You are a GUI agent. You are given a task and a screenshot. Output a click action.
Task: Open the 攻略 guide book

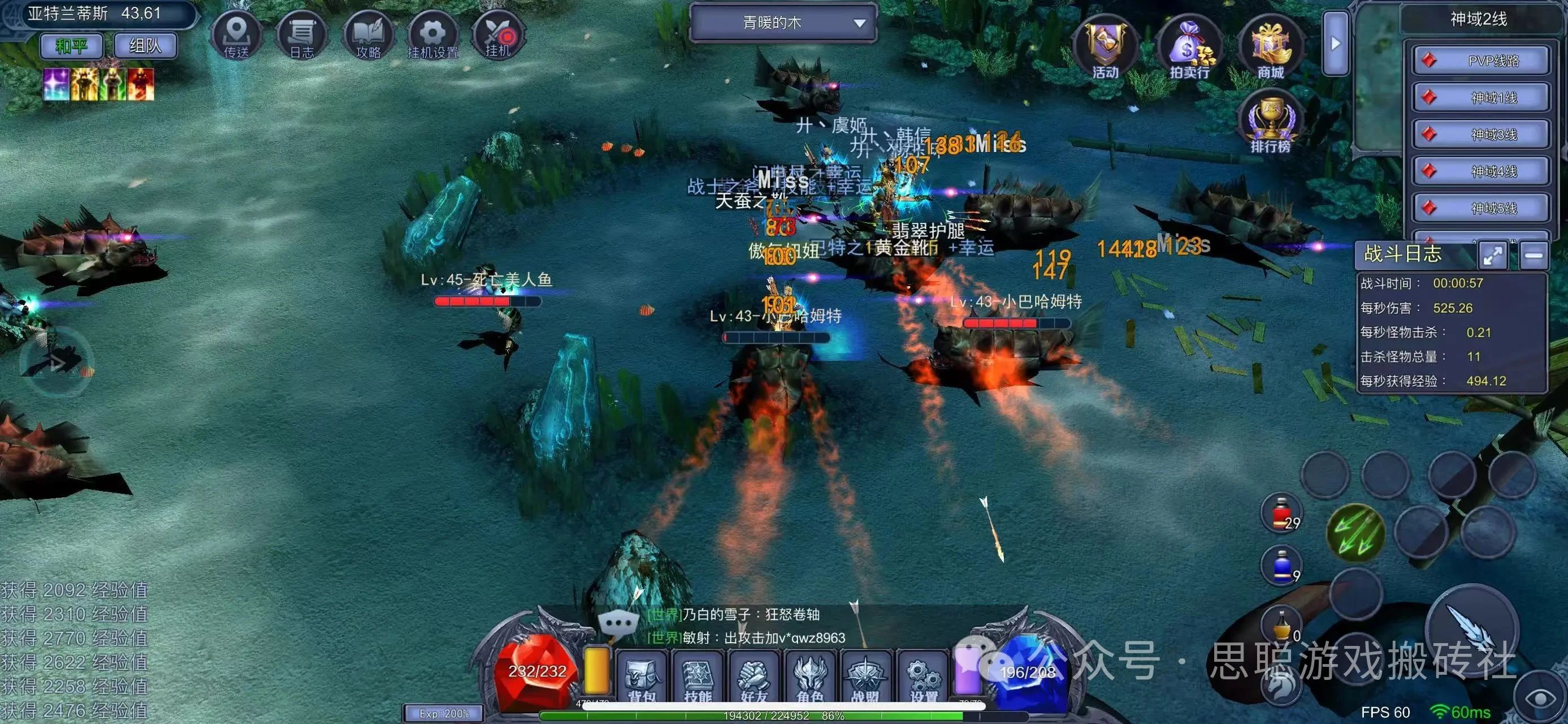pos(367,35)
